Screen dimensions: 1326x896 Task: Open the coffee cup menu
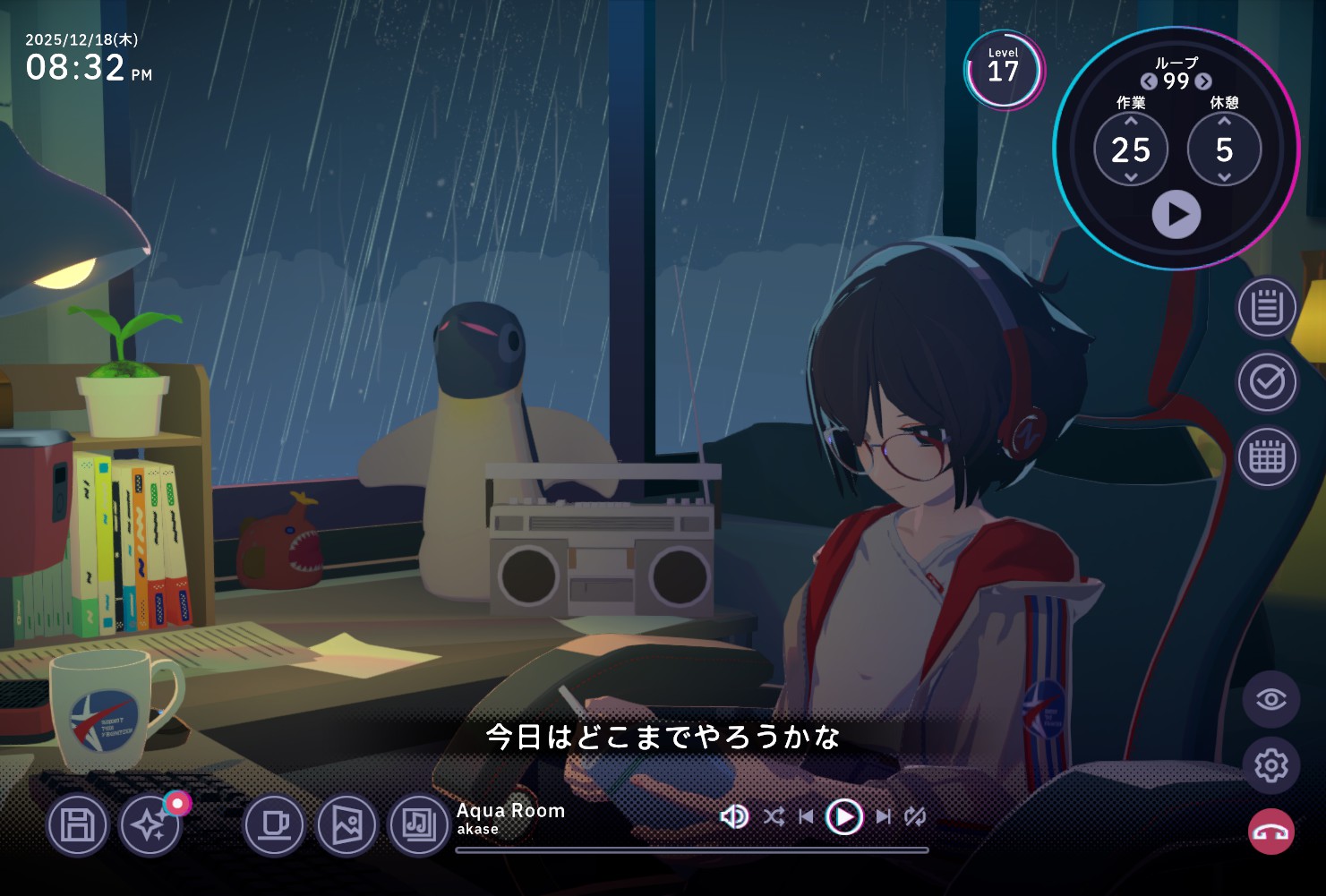point(274,824)
